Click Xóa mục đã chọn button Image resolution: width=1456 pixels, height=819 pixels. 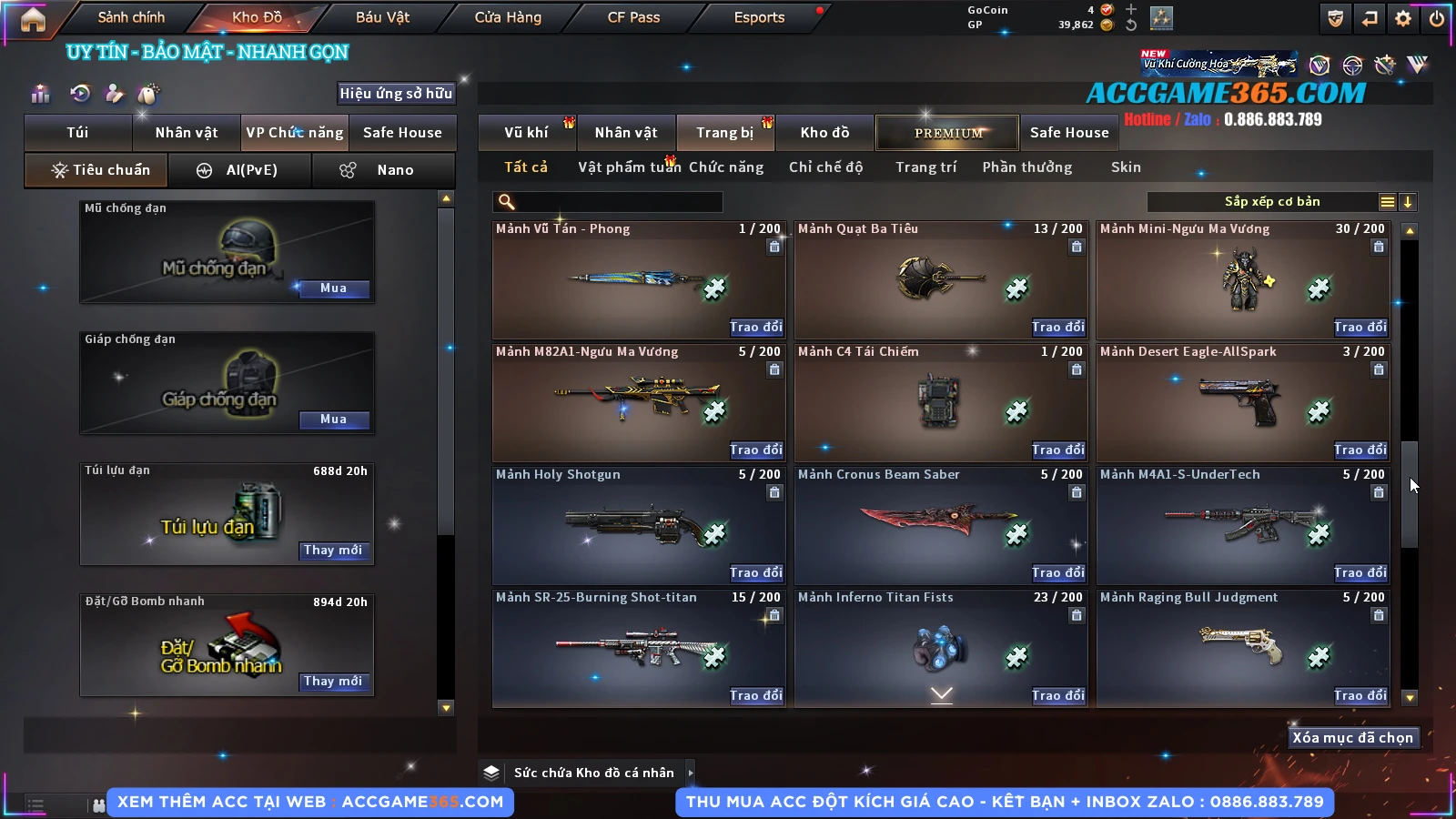tap(1352, 738)
